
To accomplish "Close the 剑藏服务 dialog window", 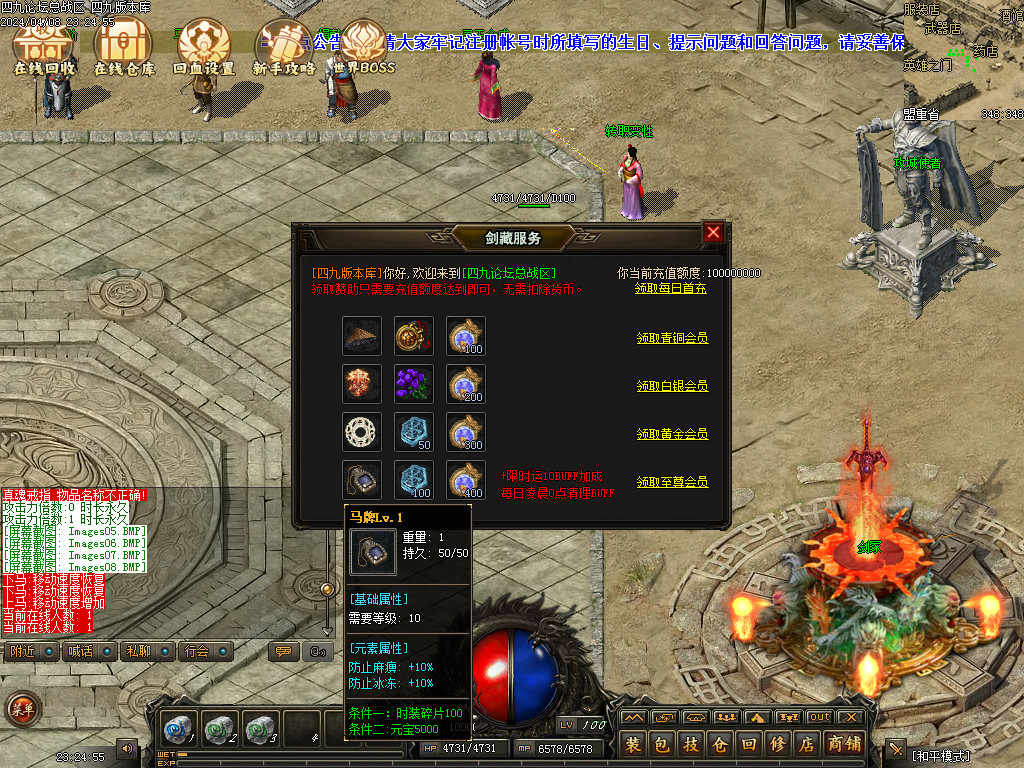I will click(713, 233).
